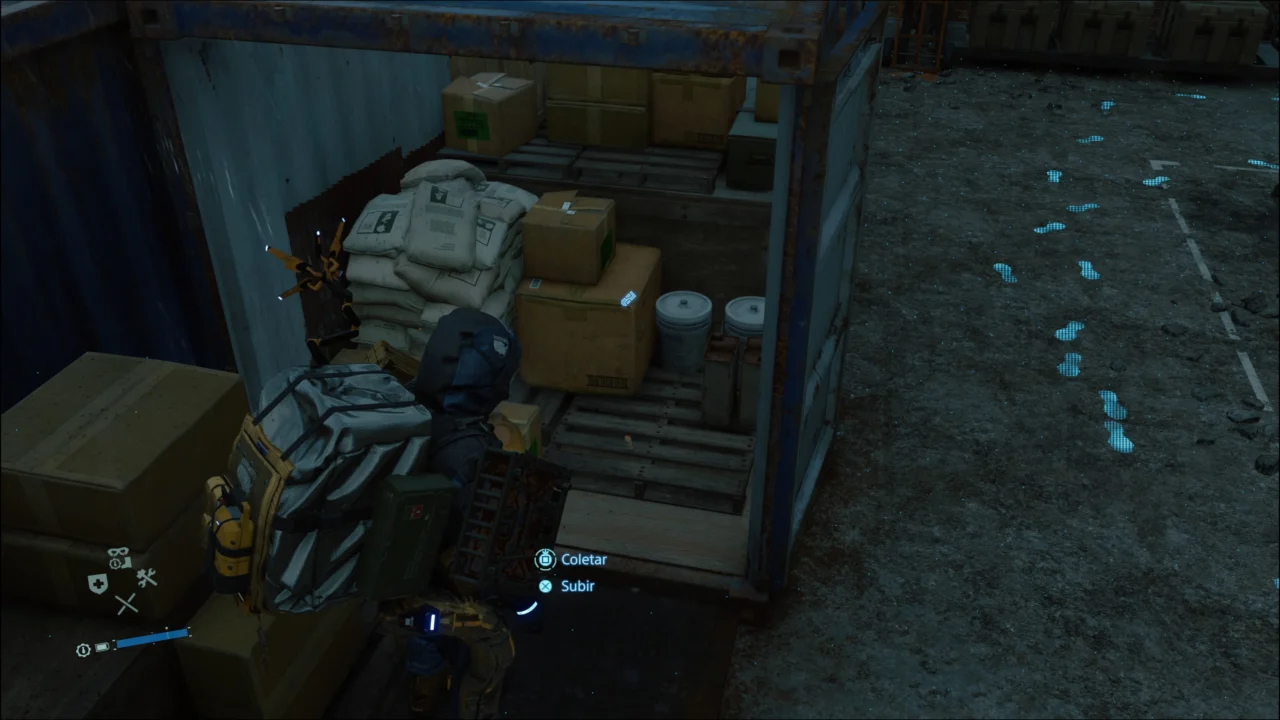
Task: Click the X button icon beside Subir
Action: (545, 586)
